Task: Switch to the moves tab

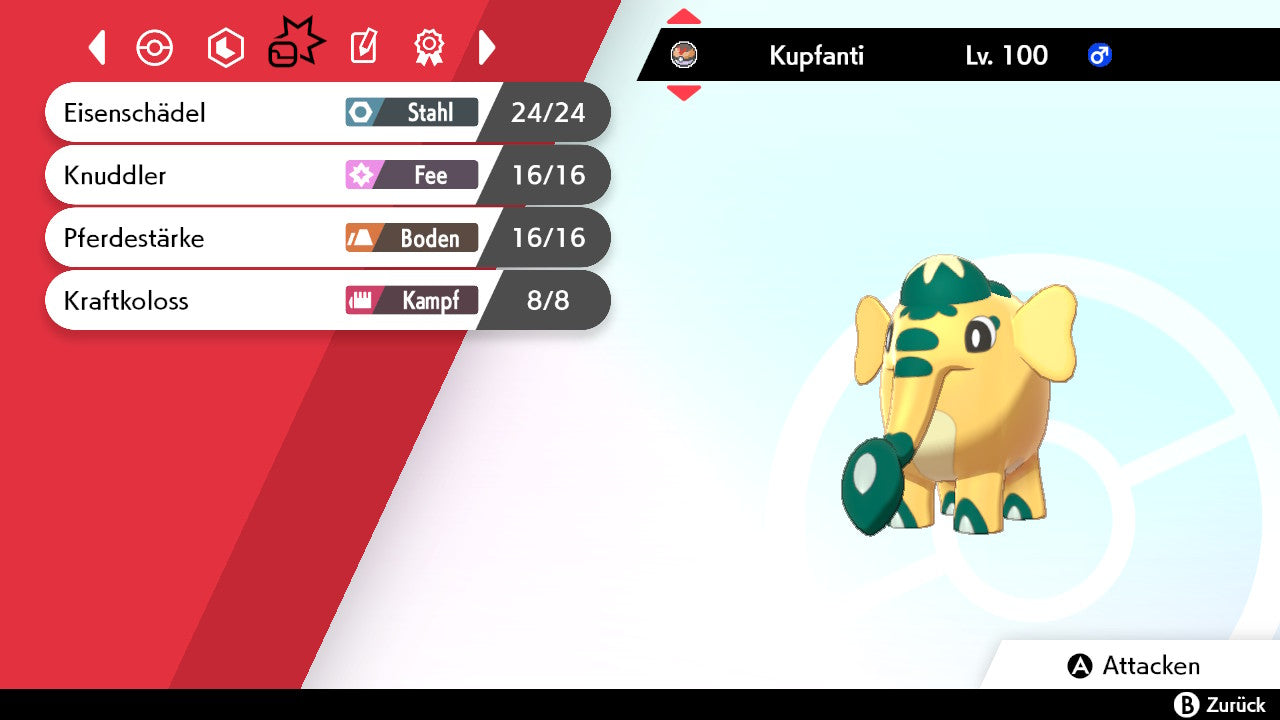Action: coord(295,46)
